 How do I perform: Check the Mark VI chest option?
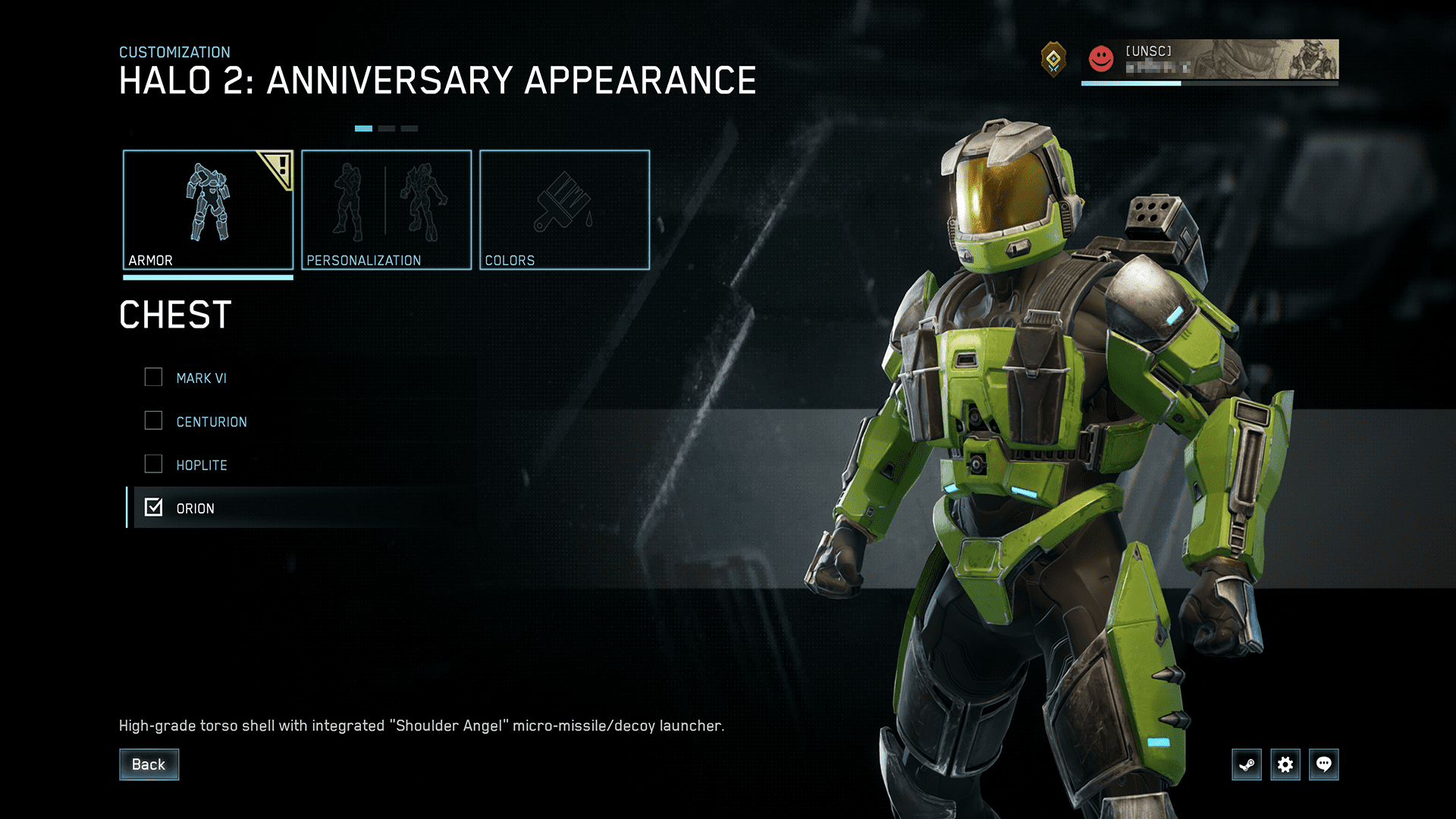[154, 377]
